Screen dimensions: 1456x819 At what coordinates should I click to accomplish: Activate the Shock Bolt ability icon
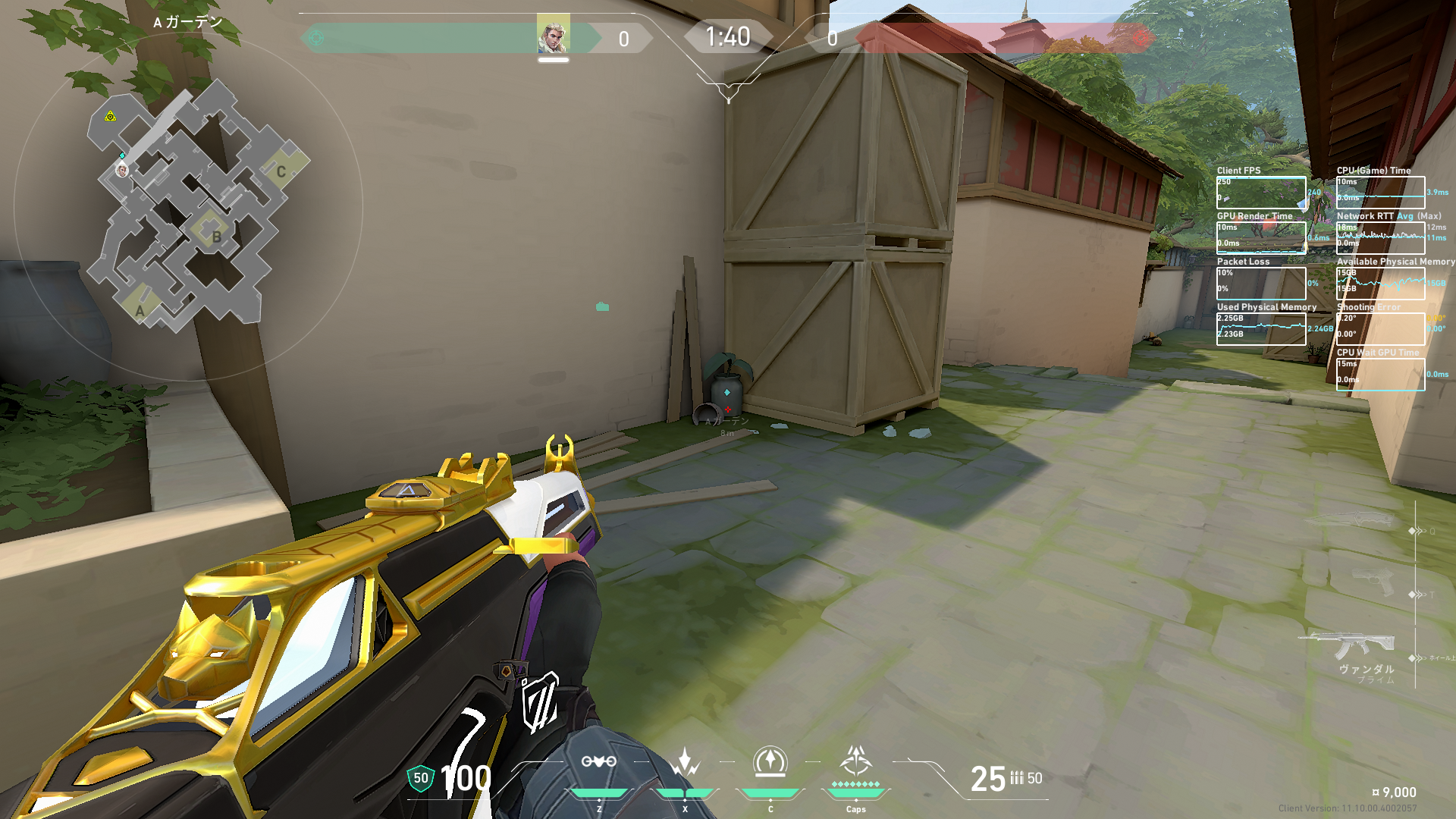(x=685, y=762)
